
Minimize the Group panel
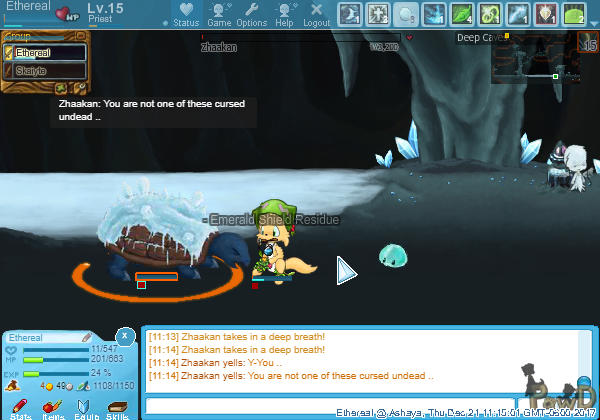pyautogui.click(x=83, y=36)
